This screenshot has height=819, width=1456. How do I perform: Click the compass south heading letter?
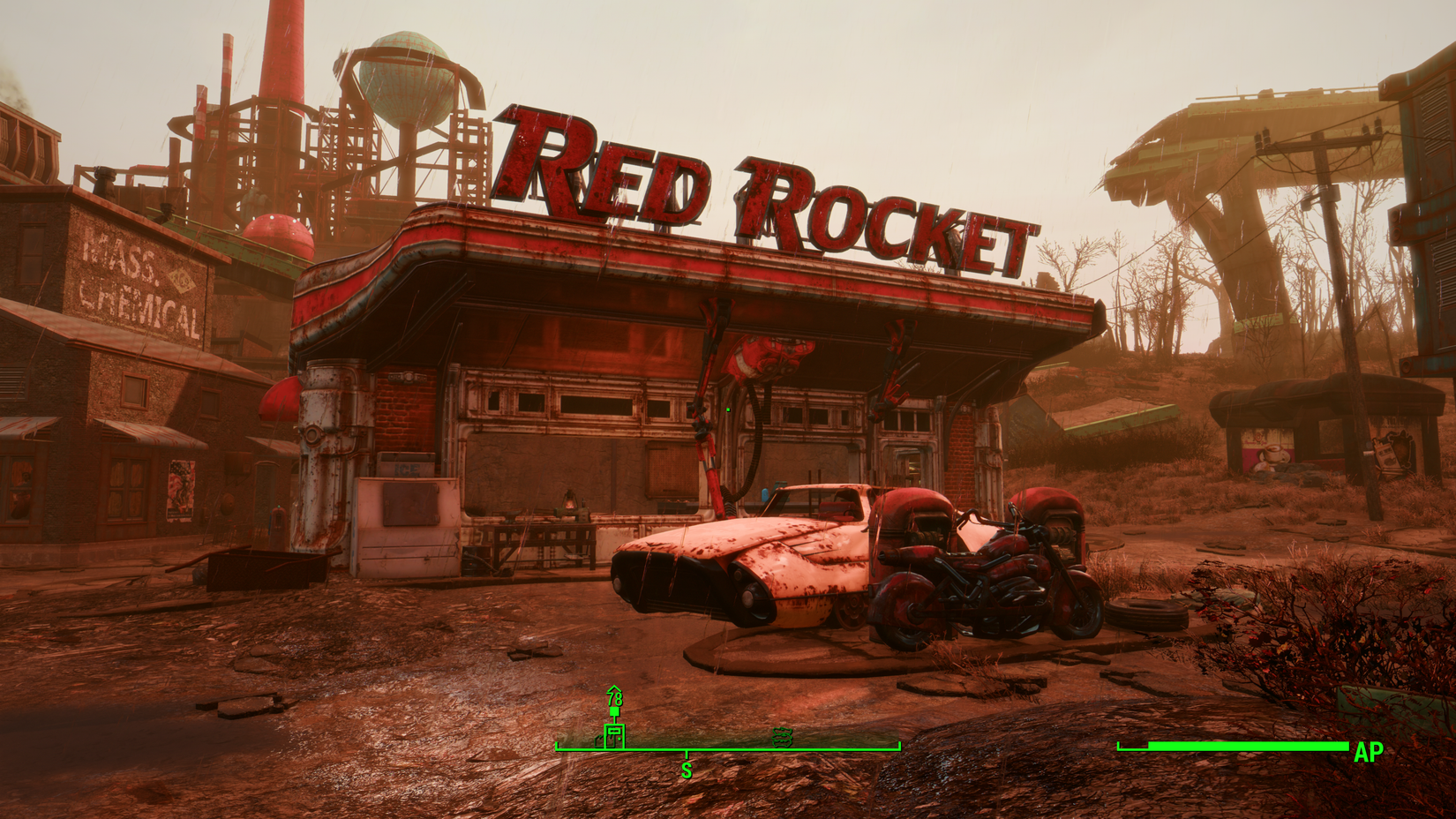687,771
